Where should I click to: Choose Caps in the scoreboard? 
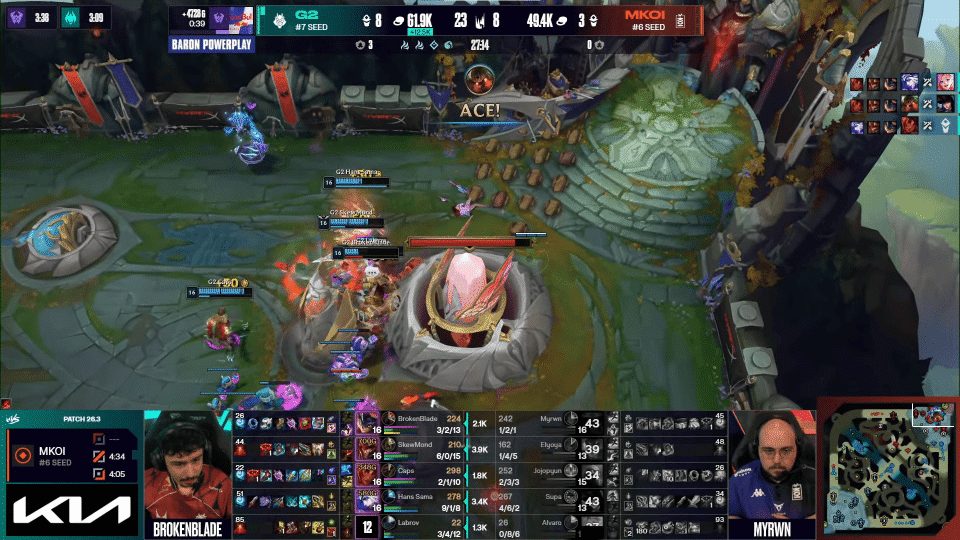coord(421,475)
